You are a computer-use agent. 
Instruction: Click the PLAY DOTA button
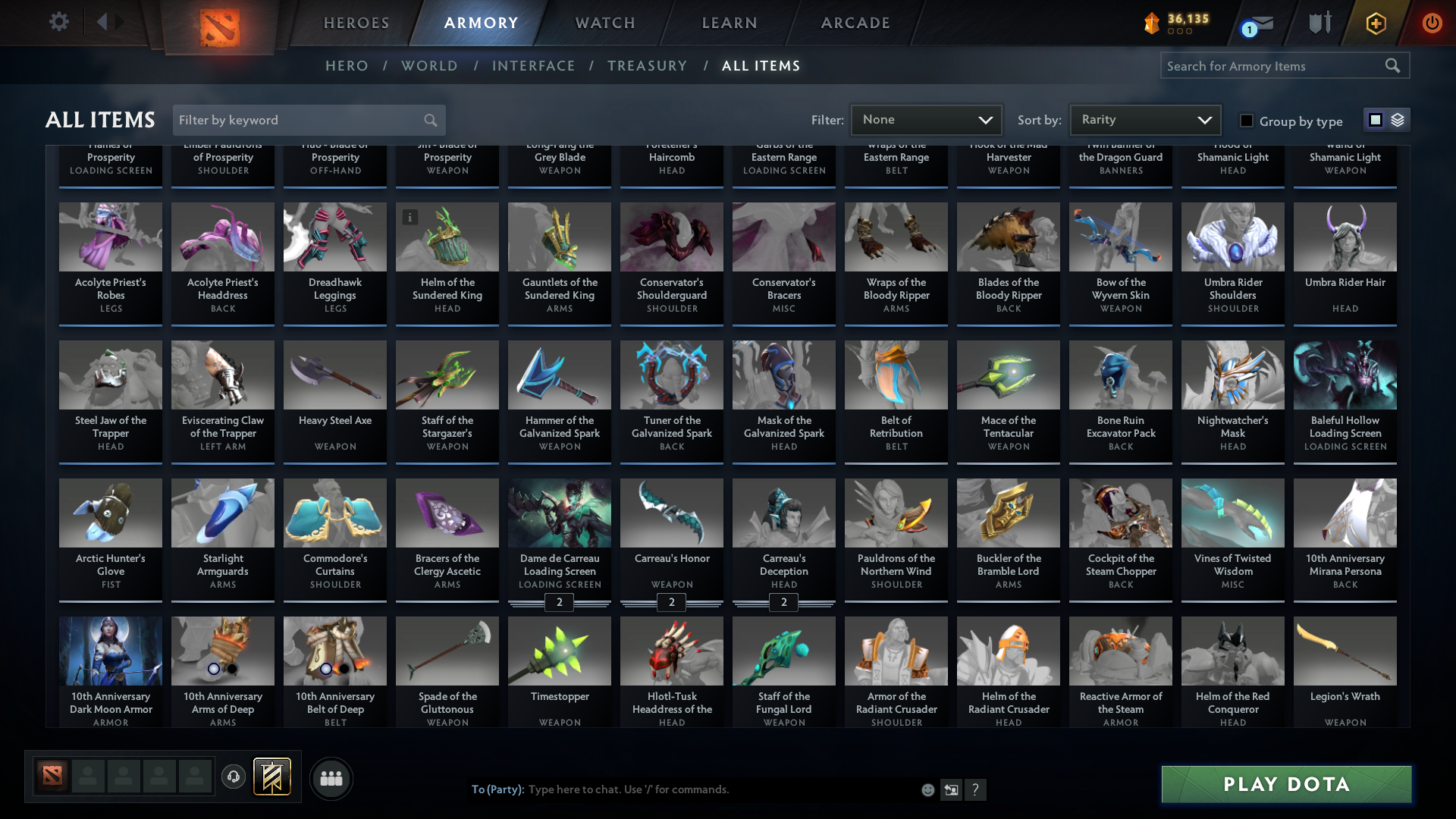[x=1285, y=784]
